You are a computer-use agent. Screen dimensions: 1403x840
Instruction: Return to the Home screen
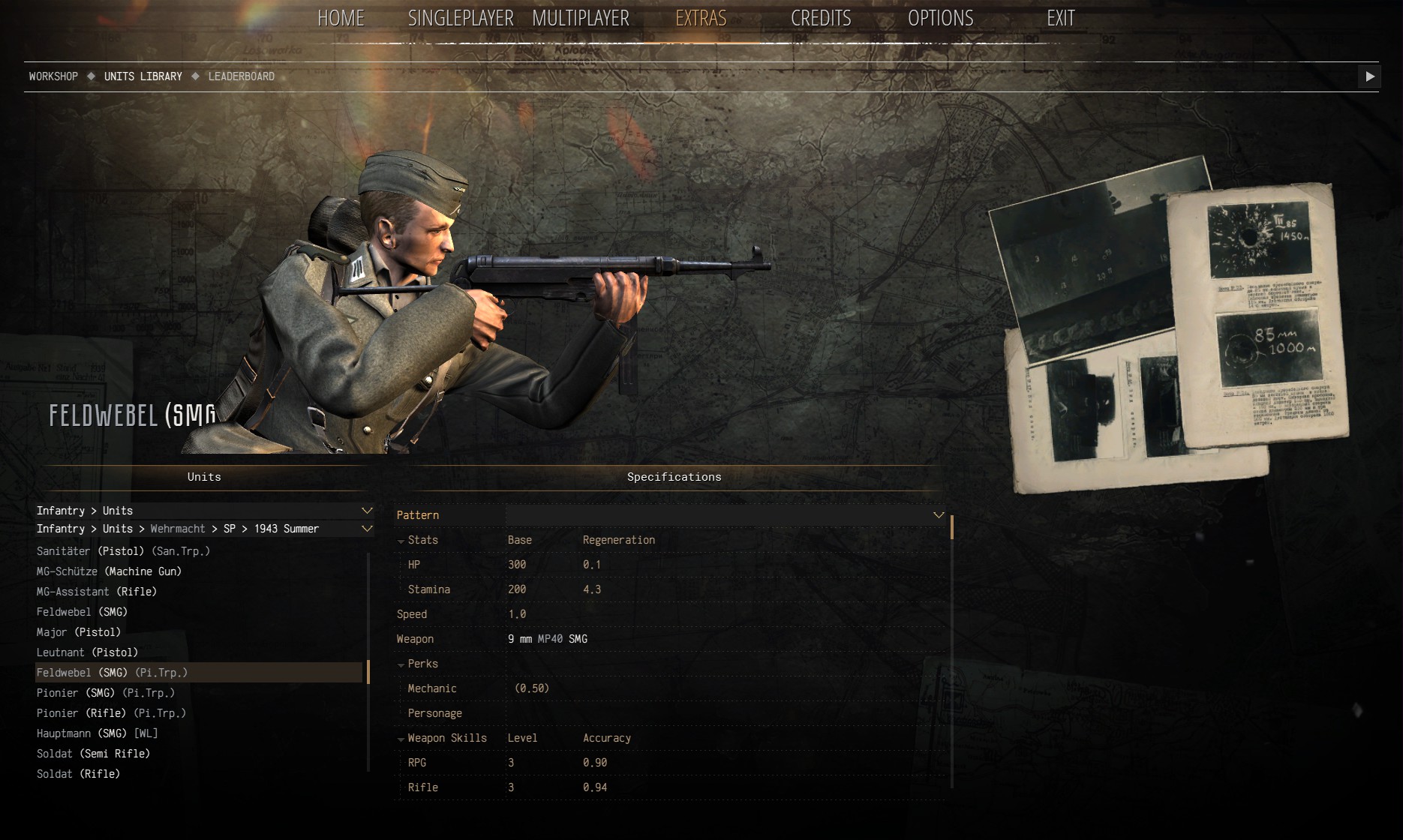[341, 19]
